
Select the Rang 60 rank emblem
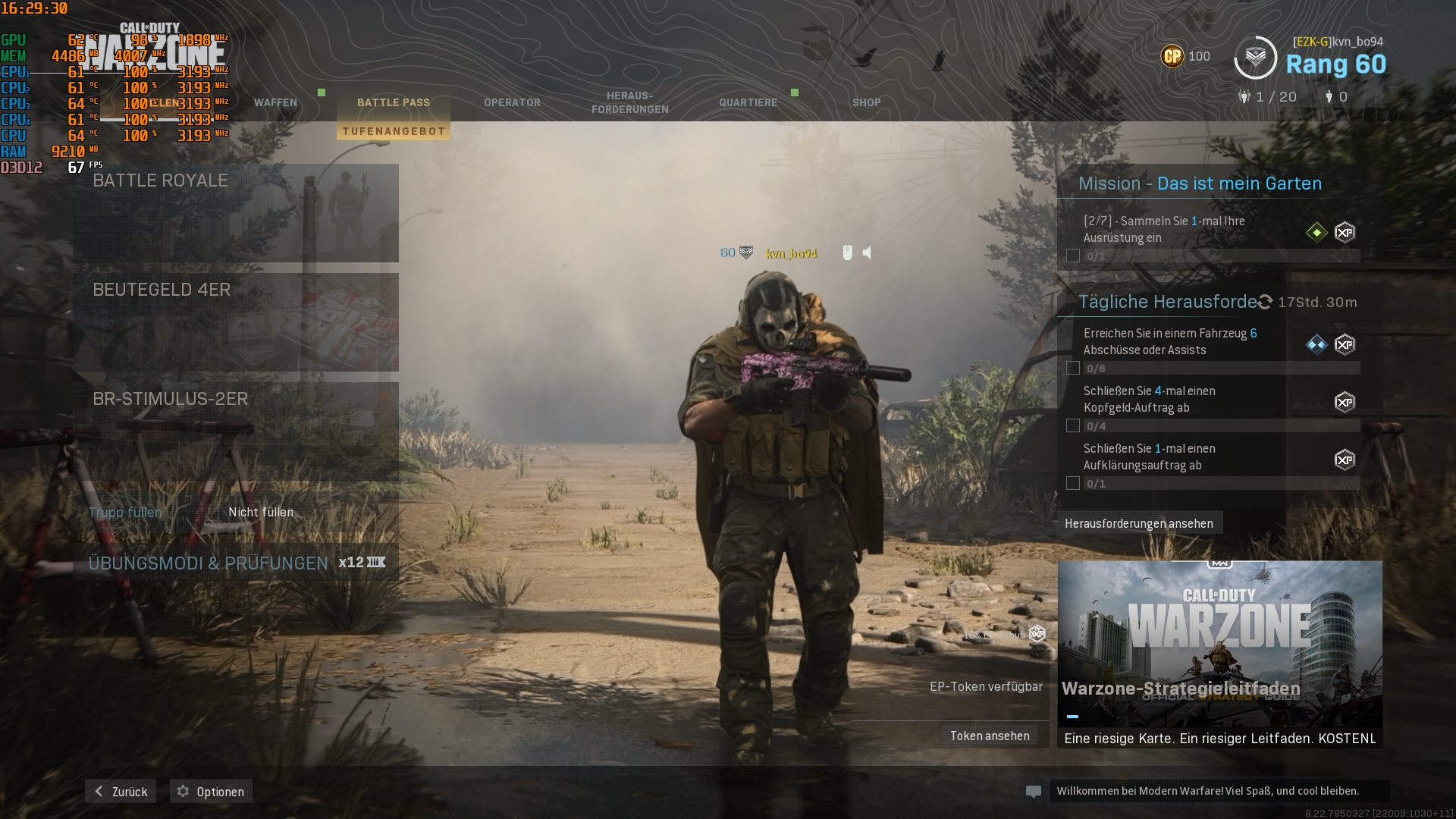(1256, 56)
